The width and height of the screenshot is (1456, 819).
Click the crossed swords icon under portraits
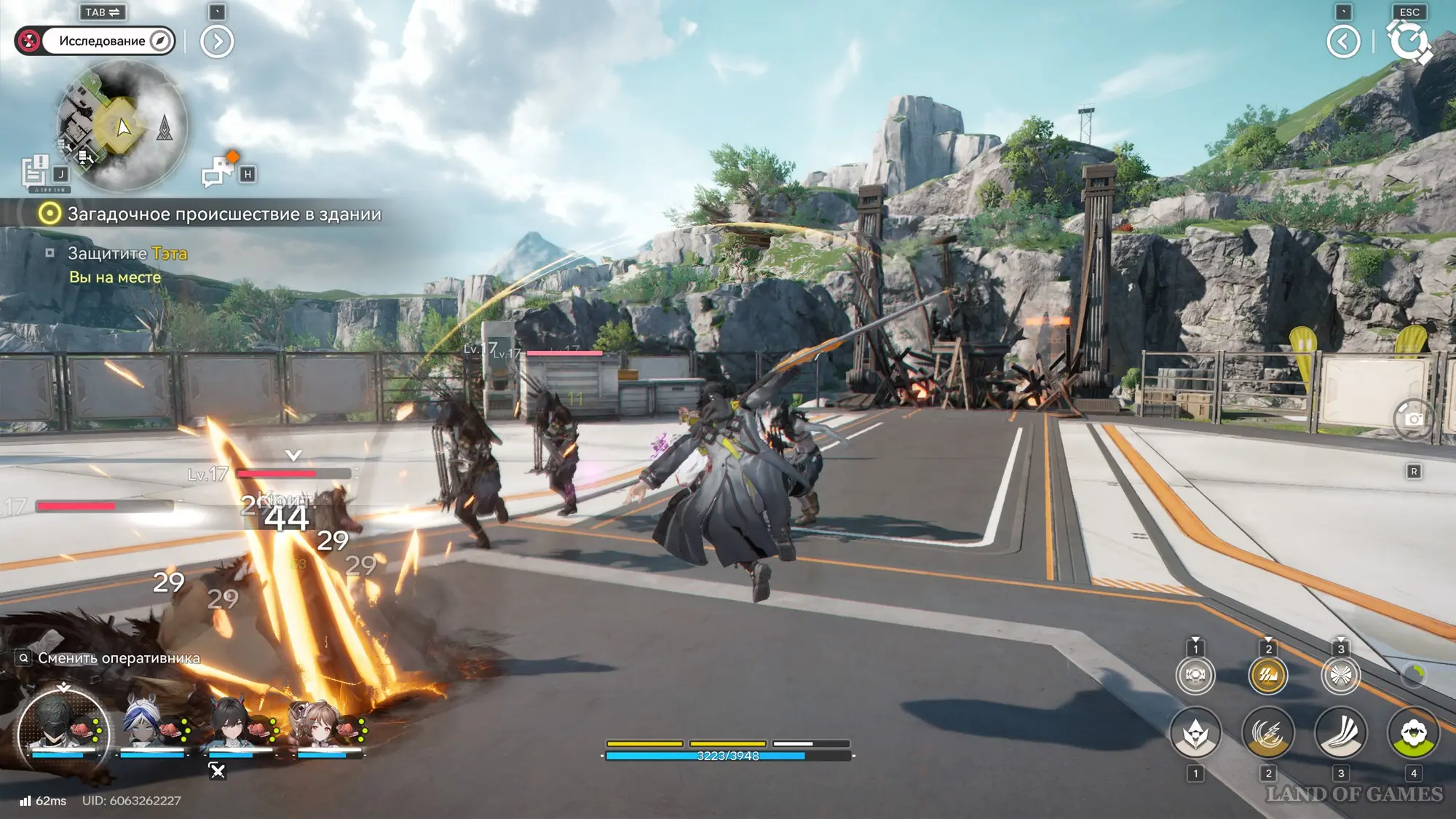(217, 770)
